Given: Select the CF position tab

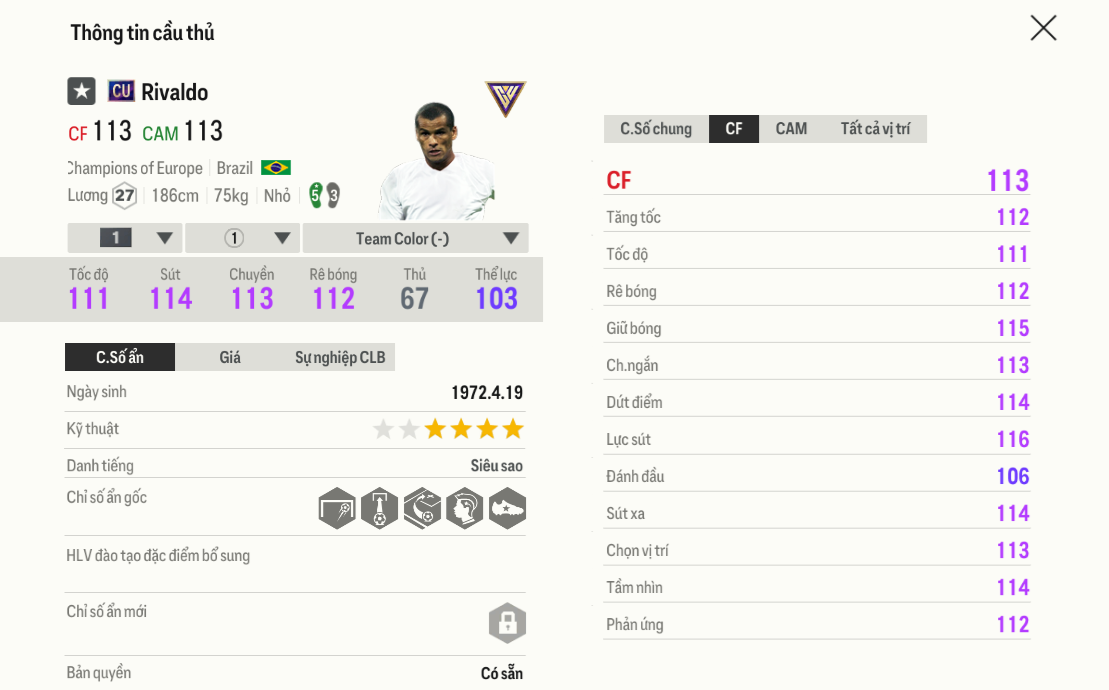Looking at the screenshot, I should coord(734,129).
